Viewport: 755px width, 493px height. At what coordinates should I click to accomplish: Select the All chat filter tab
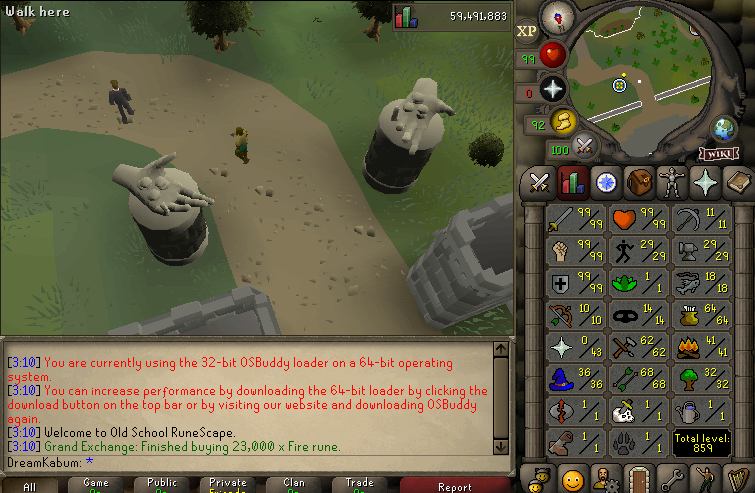pos(31,486)
